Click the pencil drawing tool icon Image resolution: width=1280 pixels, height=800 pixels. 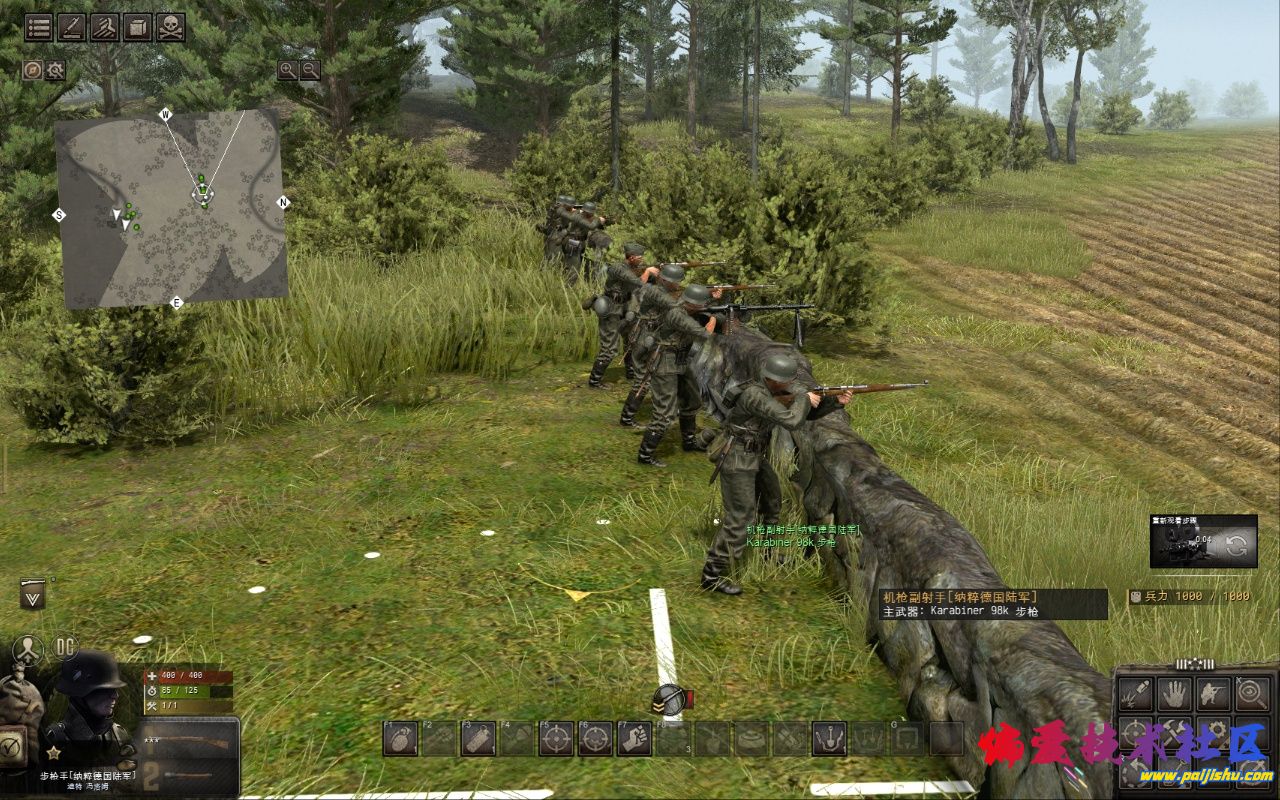72,27
